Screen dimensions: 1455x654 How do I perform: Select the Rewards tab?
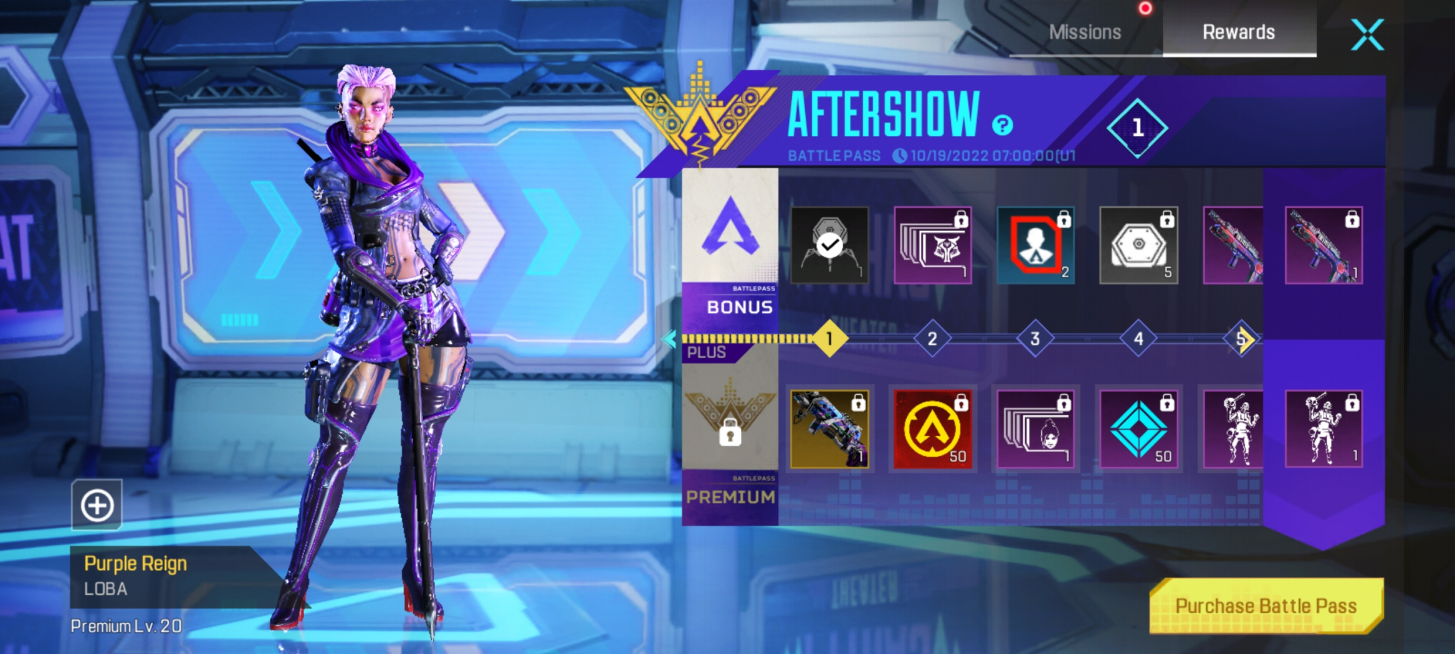[1238, 32]
